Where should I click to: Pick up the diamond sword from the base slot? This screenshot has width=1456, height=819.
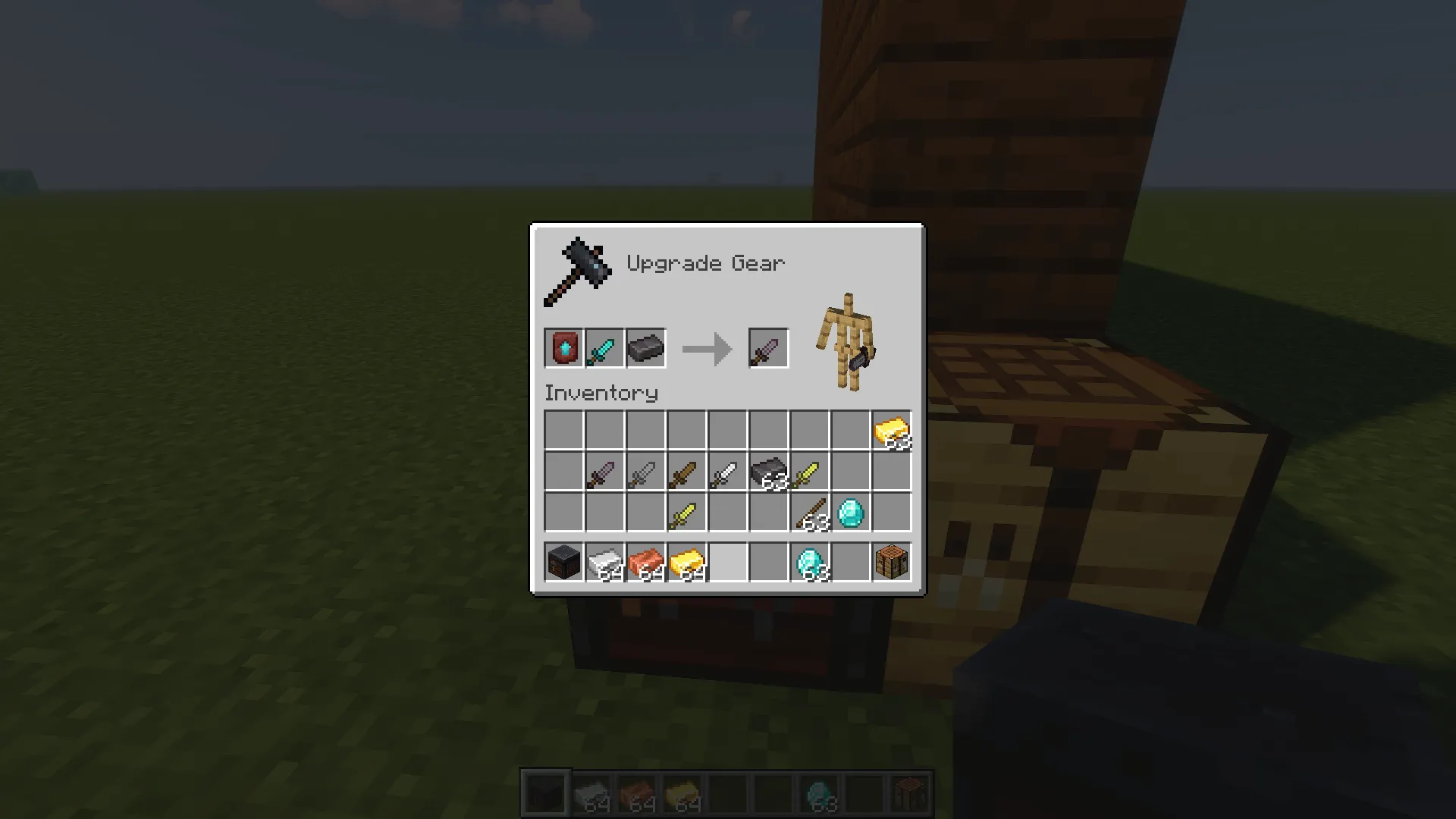point(604,347)
